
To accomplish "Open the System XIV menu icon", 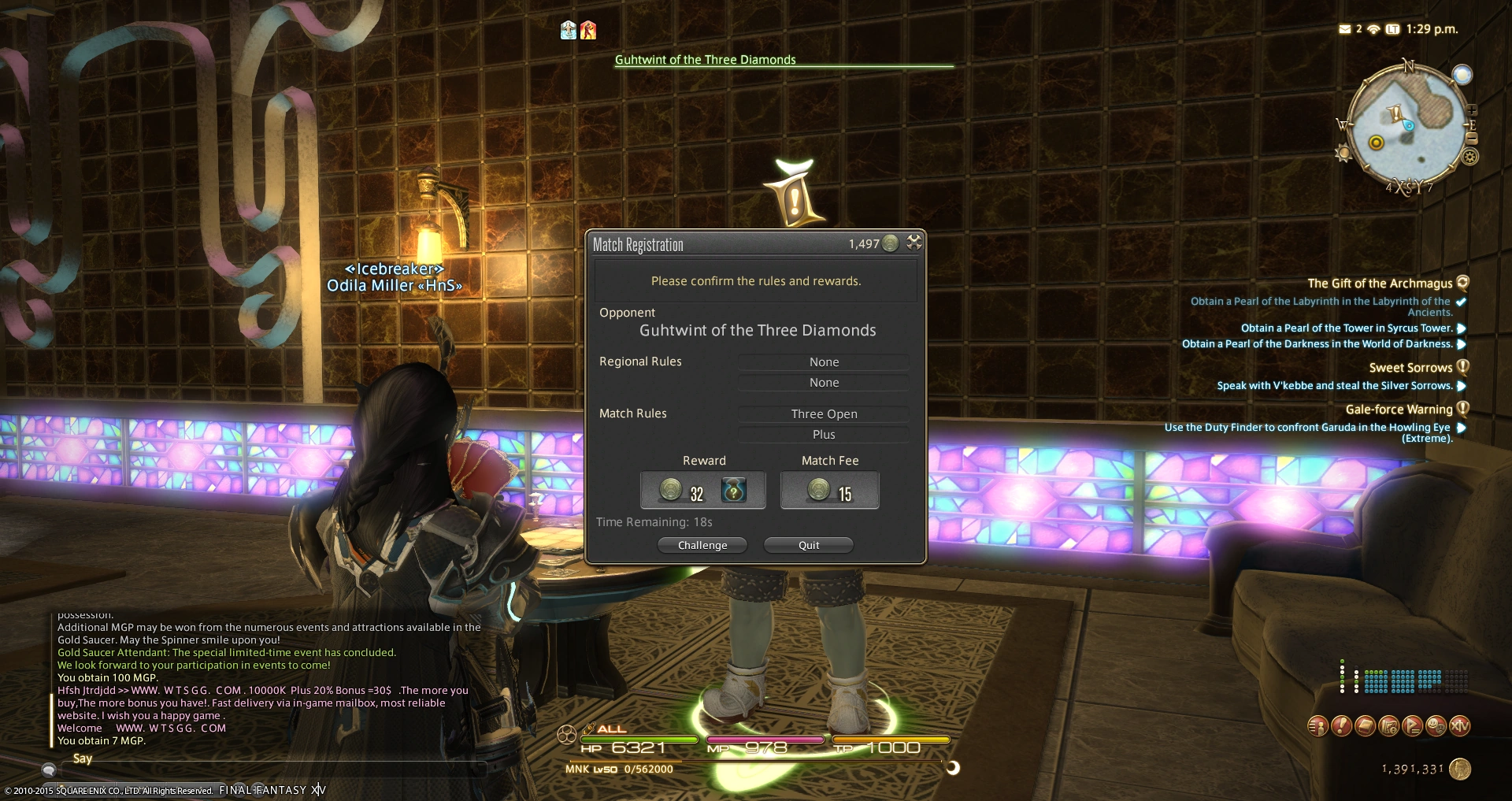I will 1460,726.
